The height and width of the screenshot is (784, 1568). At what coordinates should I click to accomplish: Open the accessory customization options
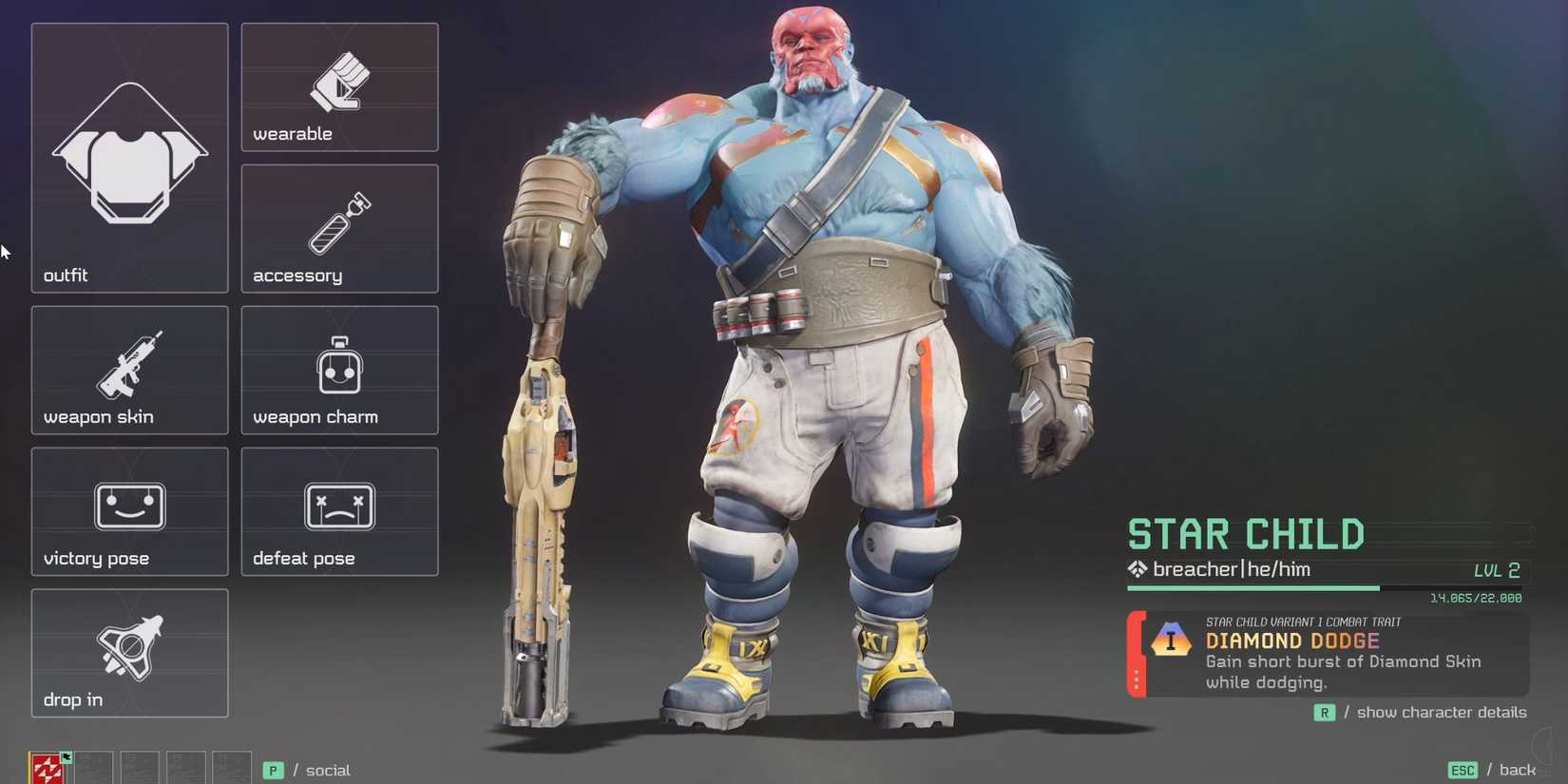(338, 228)
